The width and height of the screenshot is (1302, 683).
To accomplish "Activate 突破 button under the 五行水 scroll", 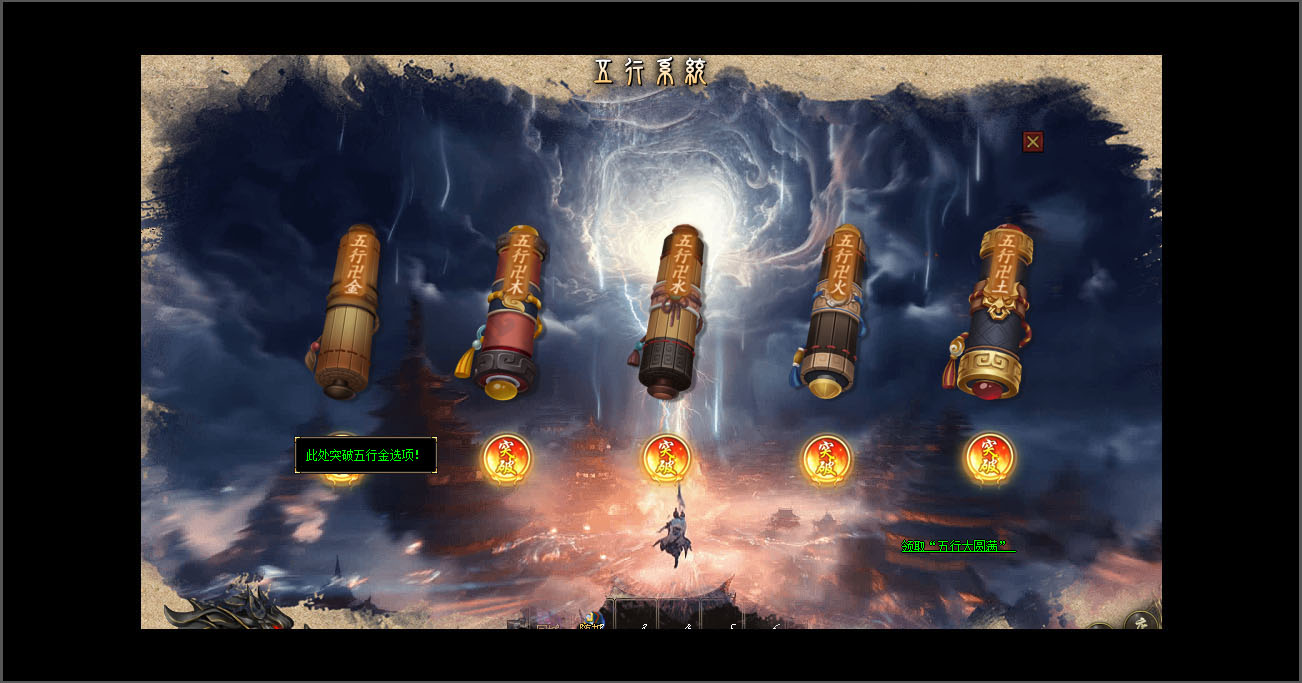I will click(666, 459).
